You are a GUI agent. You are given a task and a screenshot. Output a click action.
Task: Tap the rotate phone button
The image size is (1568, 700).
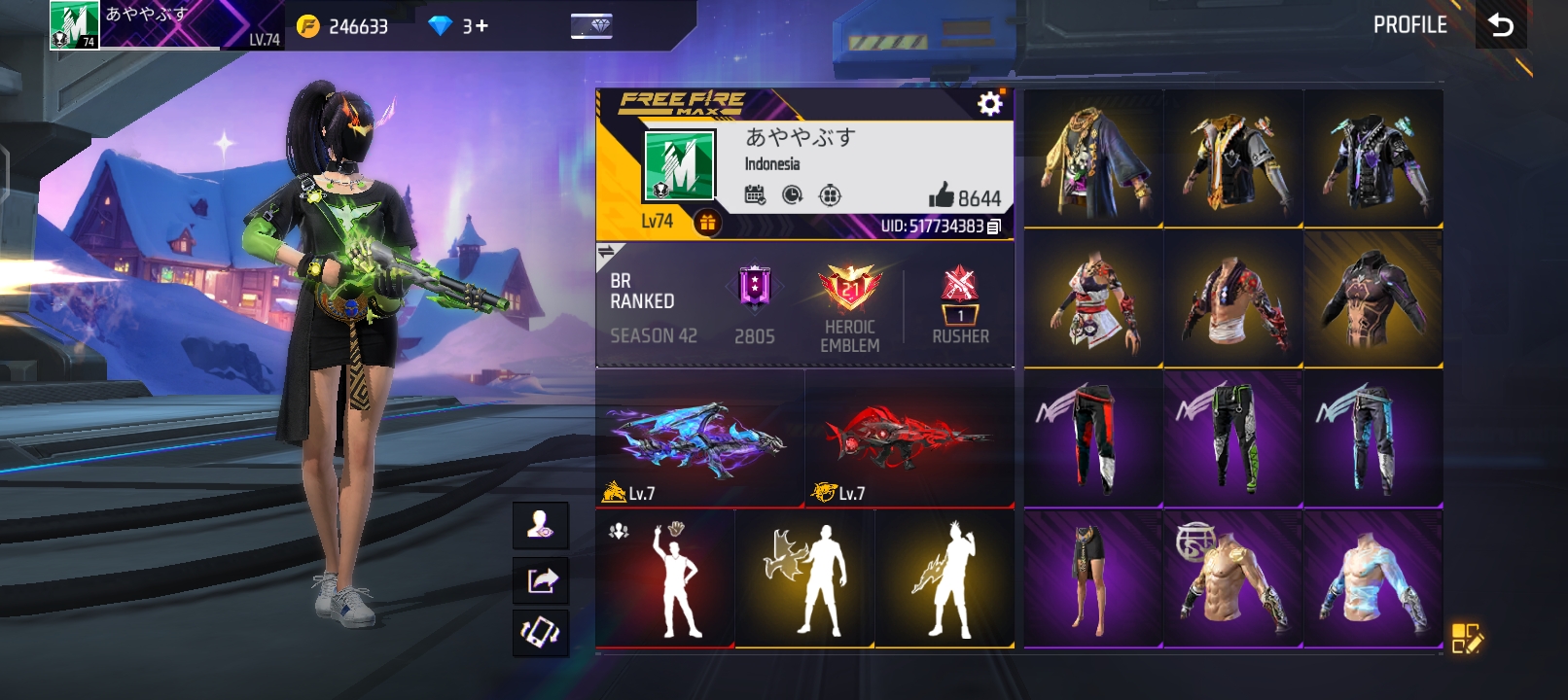(541, 633)
